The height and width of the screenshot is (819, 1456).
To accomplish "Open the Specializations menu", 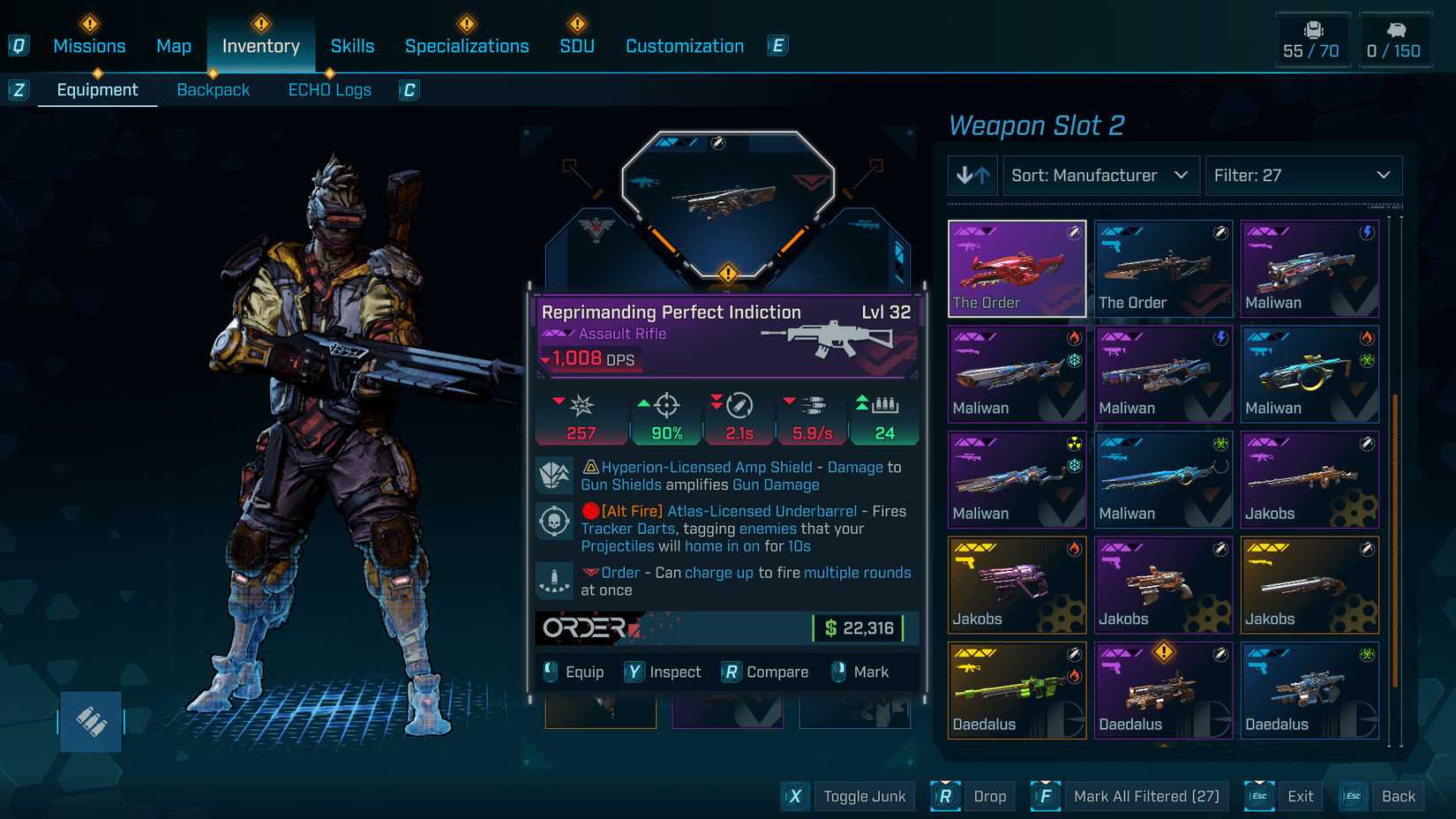I will click(467, 45).
